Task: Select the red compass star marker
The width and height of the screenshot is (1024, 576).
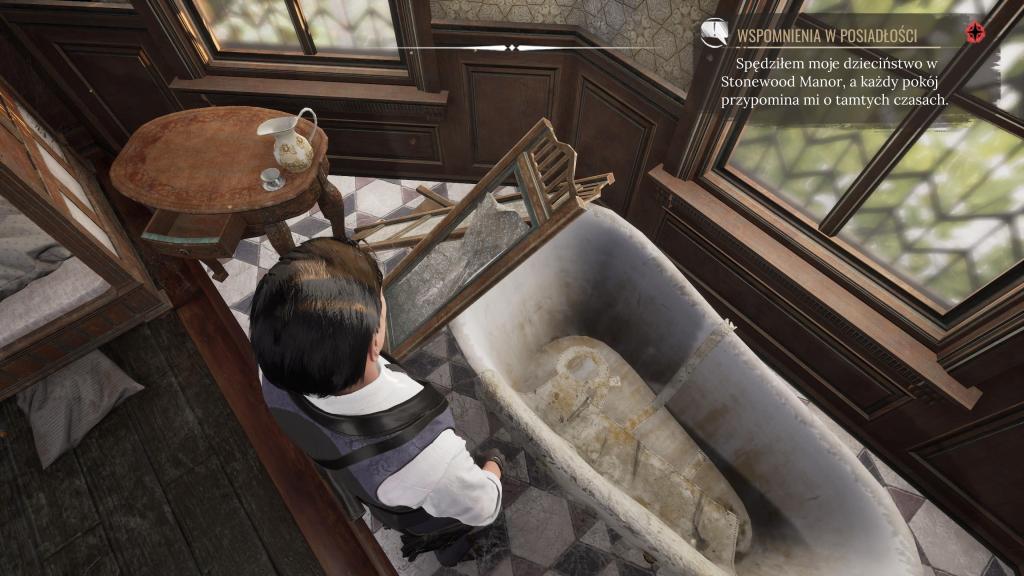Action: click(974, 34)
